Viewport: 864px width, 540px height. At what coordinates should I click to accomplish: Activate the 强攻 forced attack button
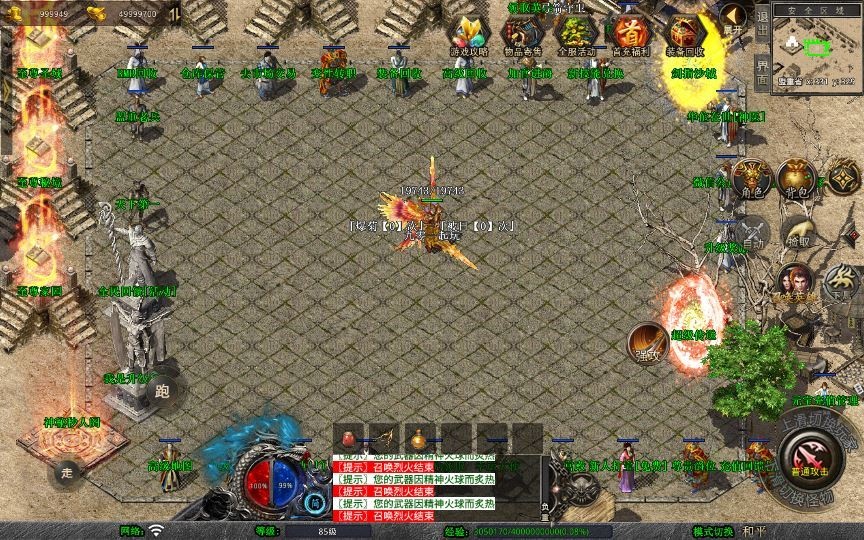pos(648,343)
